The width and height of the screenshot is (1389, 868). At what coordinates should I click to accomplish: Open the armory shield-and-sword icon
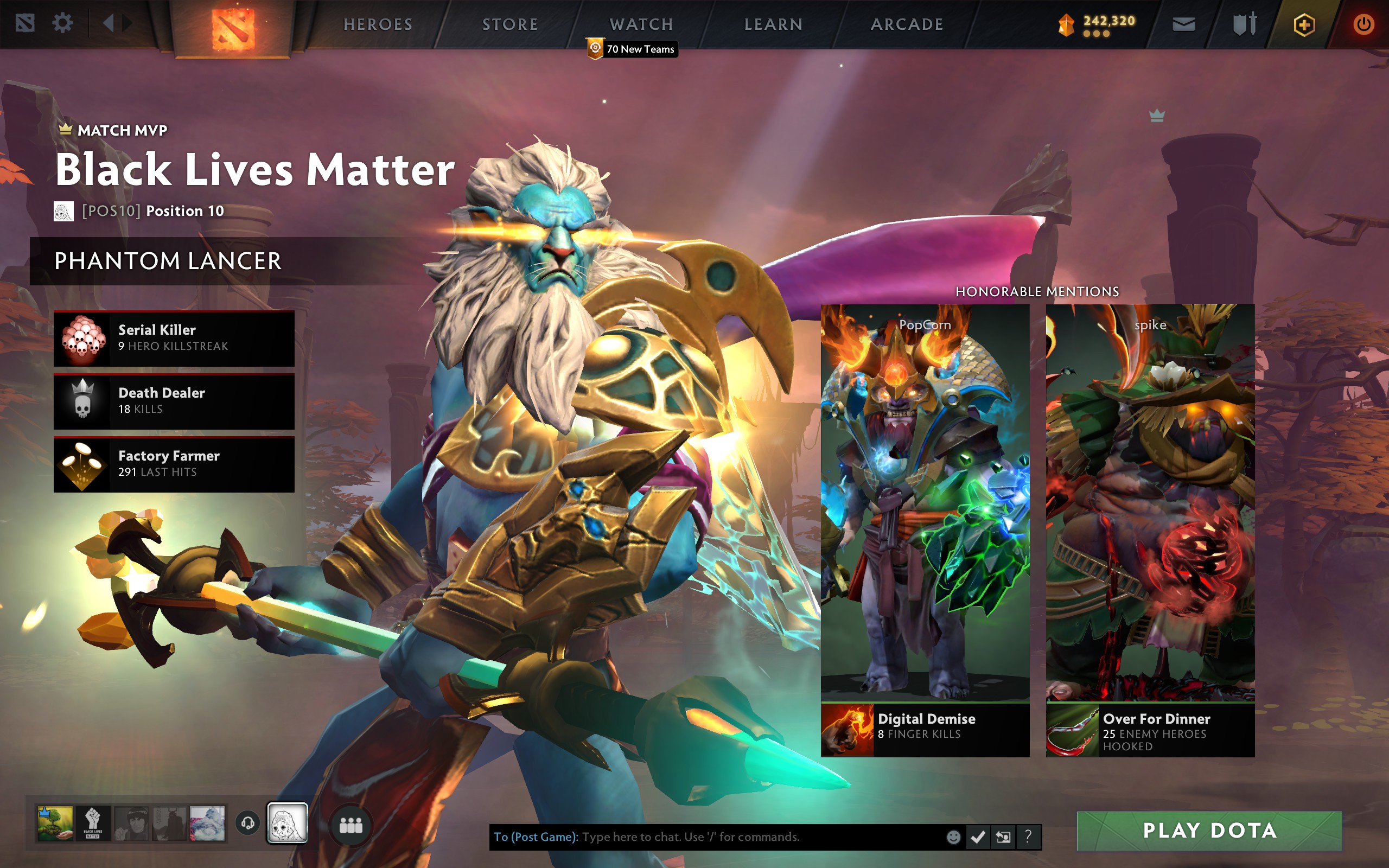(x=1244, y=24)
